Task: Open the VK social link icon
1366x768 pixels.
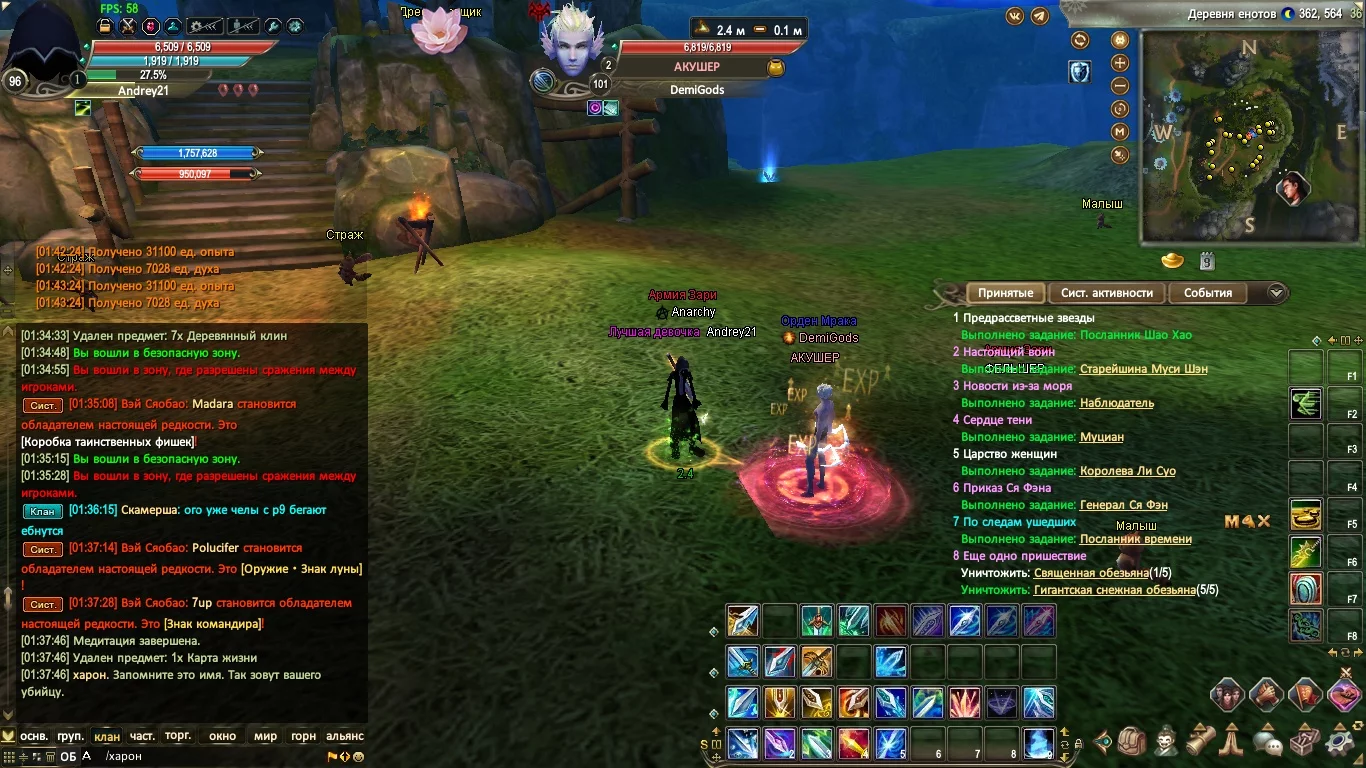Action: [x=1015, y=16]
